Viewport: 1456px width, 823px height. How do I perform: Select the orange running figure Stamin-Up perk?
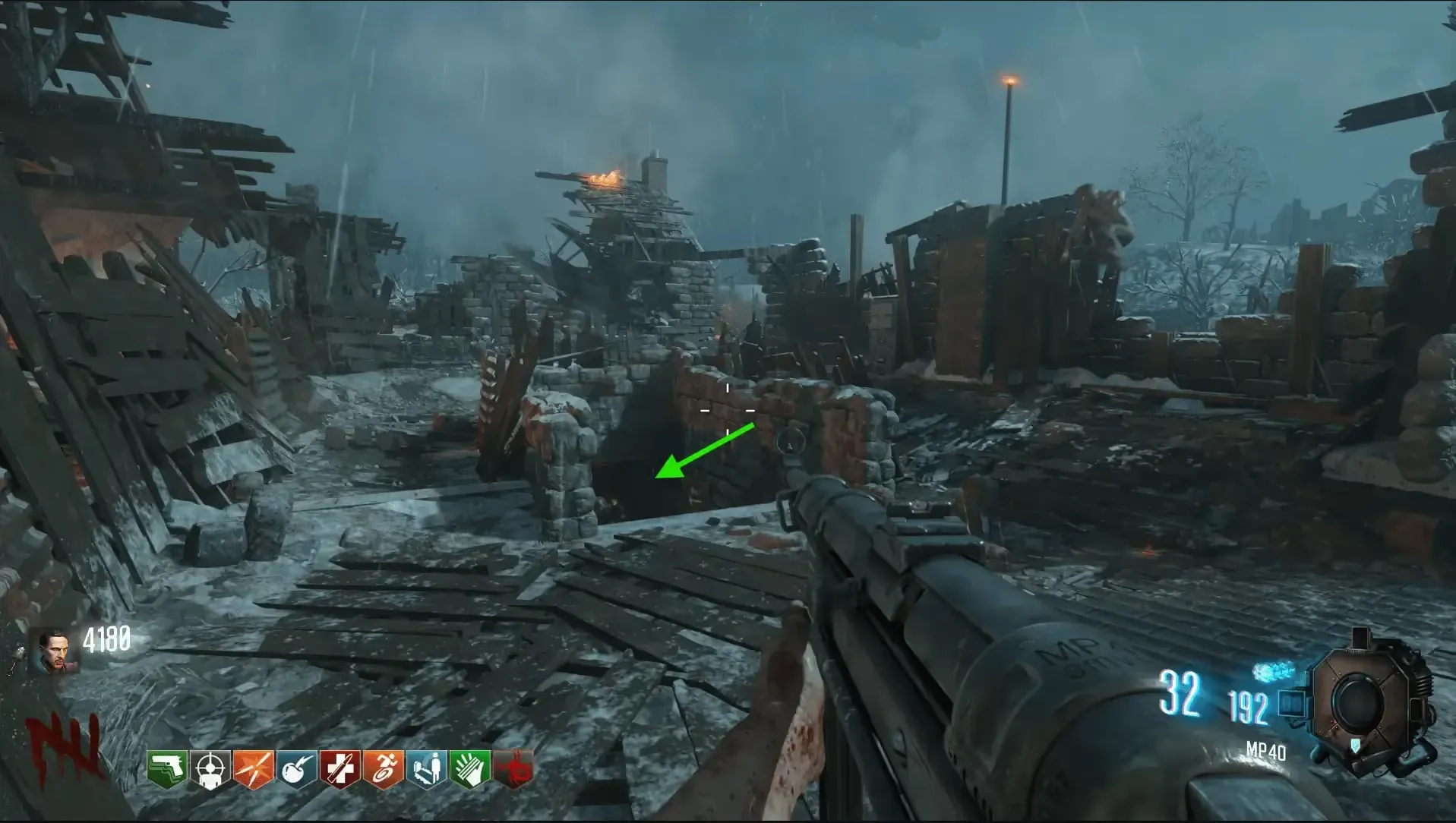[384, 770]
